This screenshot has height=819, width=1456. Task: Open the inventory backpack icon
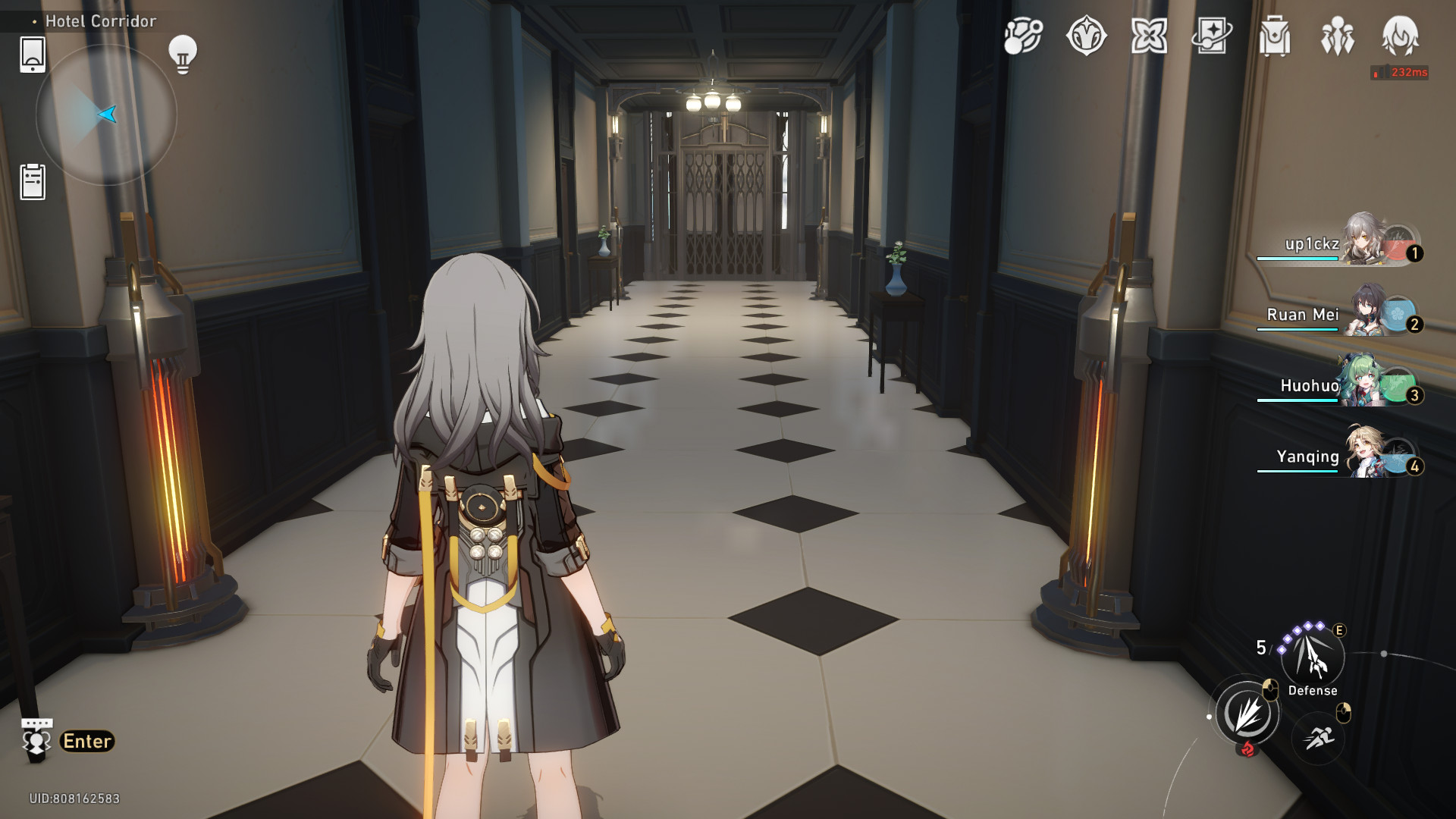[x=1277, y=36]
